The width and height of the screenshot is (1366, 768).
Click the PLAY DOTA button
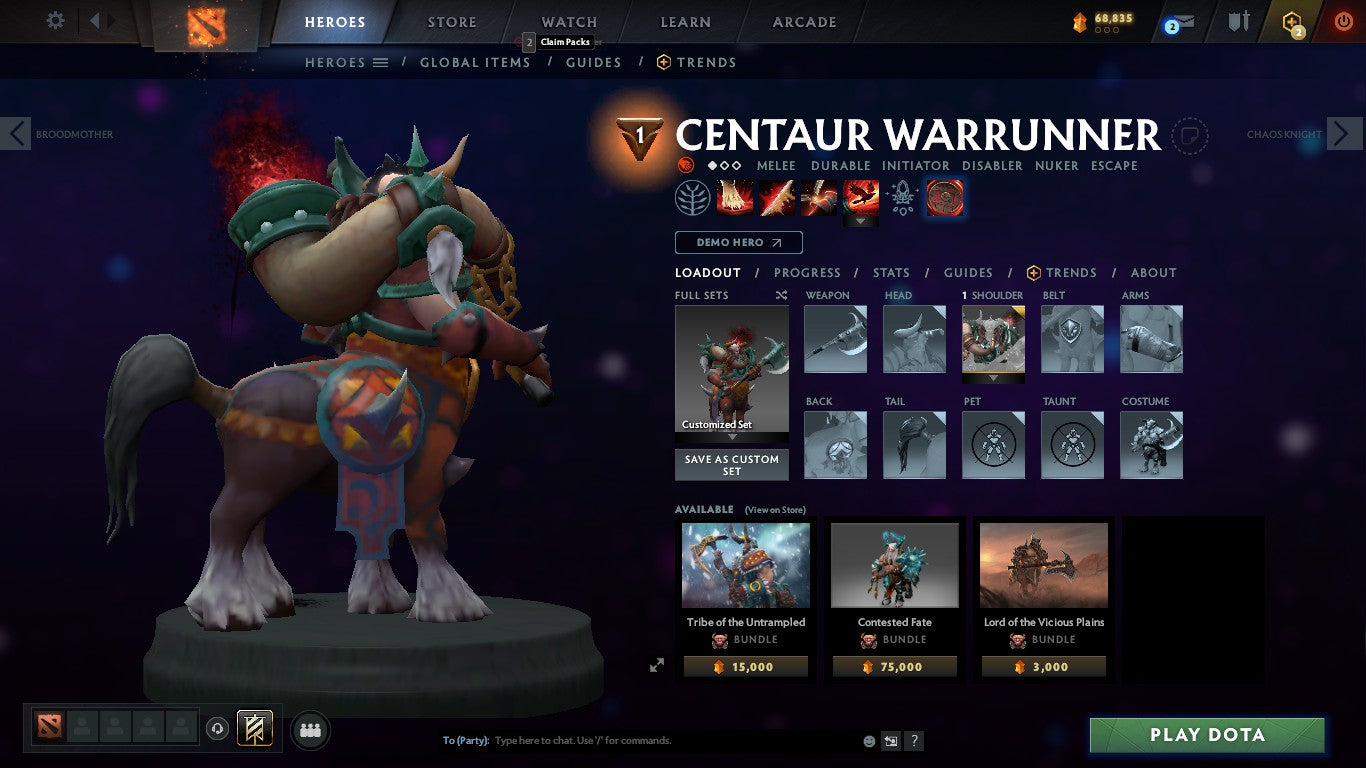coord(1207,734)
